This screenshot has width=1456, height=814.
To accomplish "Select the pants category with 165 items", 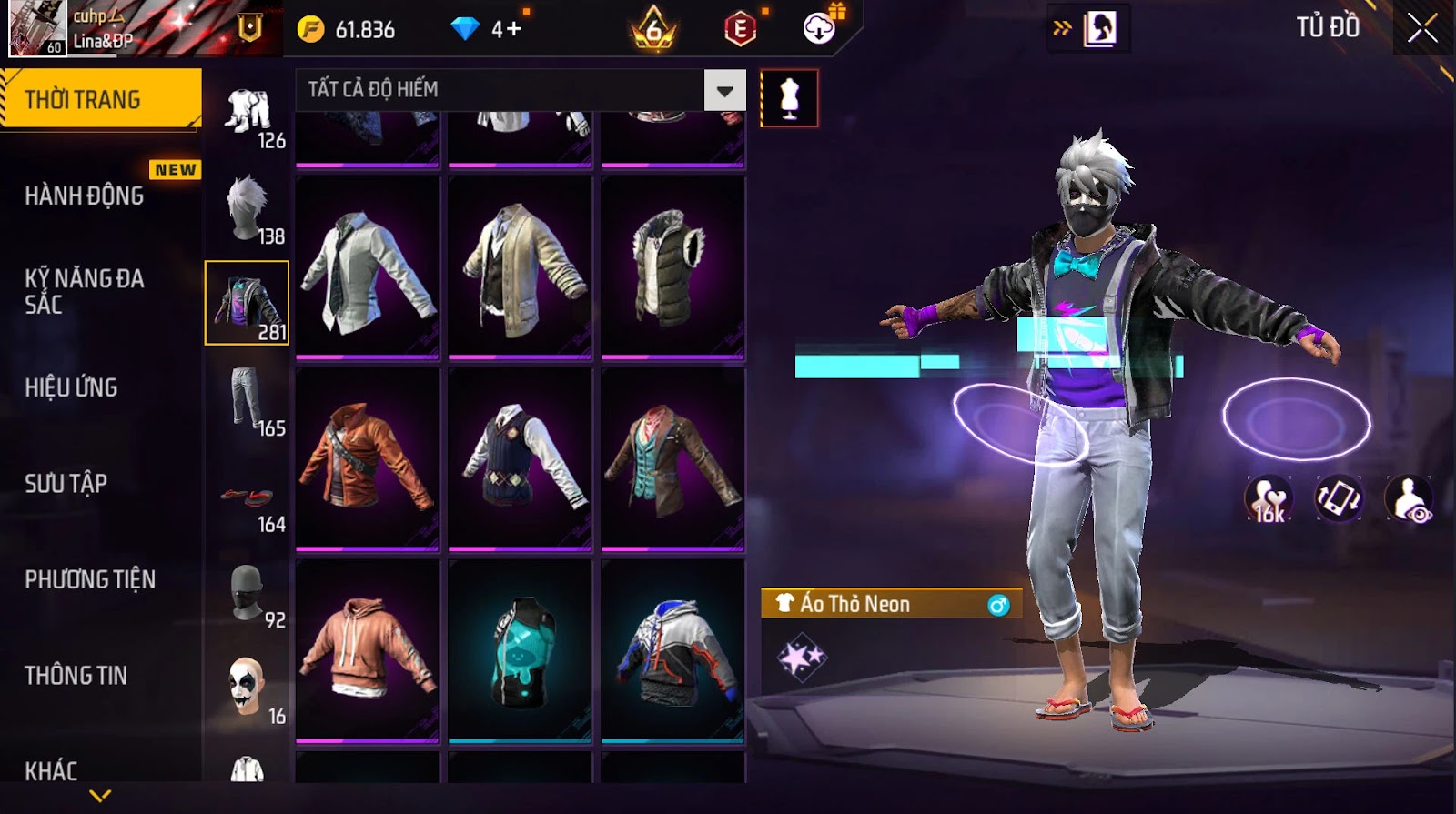I will (248, 400).
